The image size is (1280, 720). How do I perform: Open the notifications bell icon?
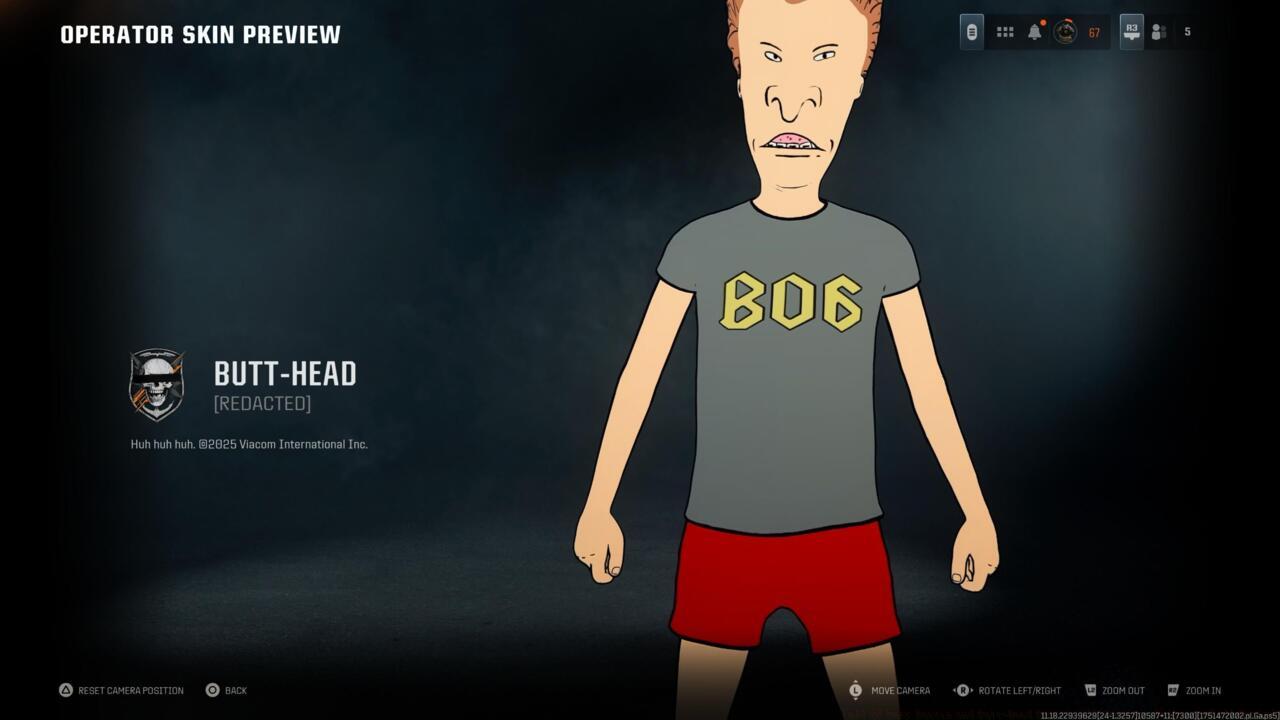click(1035, 31)
